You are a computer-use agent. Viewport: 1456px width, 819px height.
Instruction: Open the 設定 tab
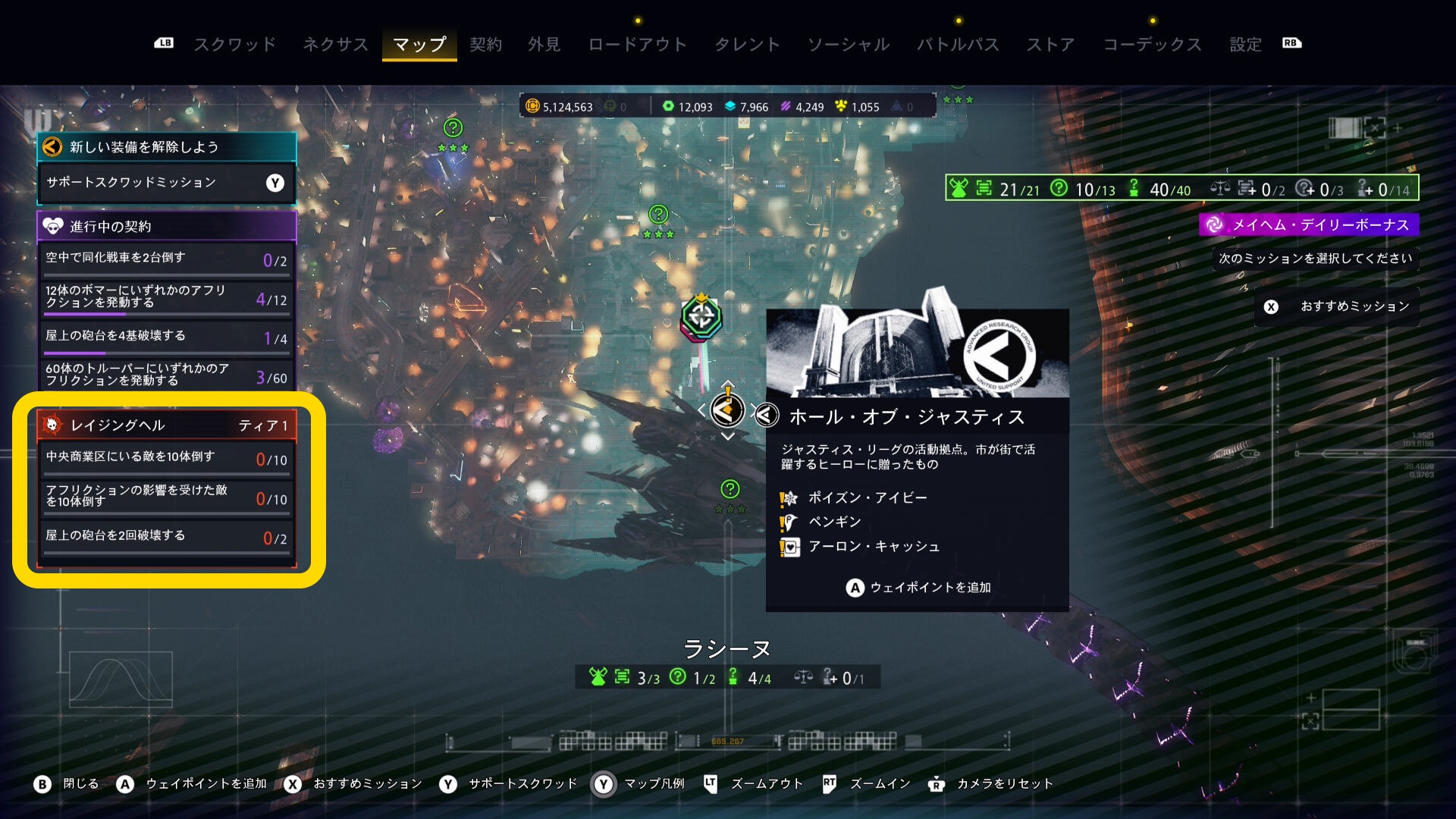point(1245,45)
